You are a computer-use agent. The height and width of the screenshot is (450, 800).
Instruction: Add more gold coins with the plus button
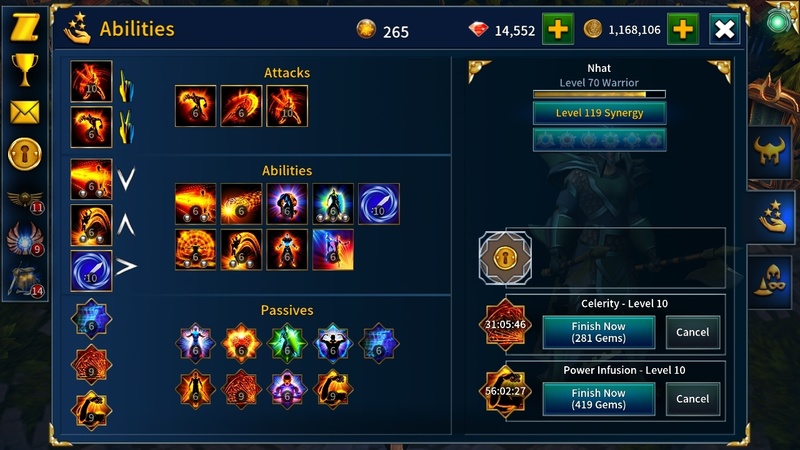(684, 30)
